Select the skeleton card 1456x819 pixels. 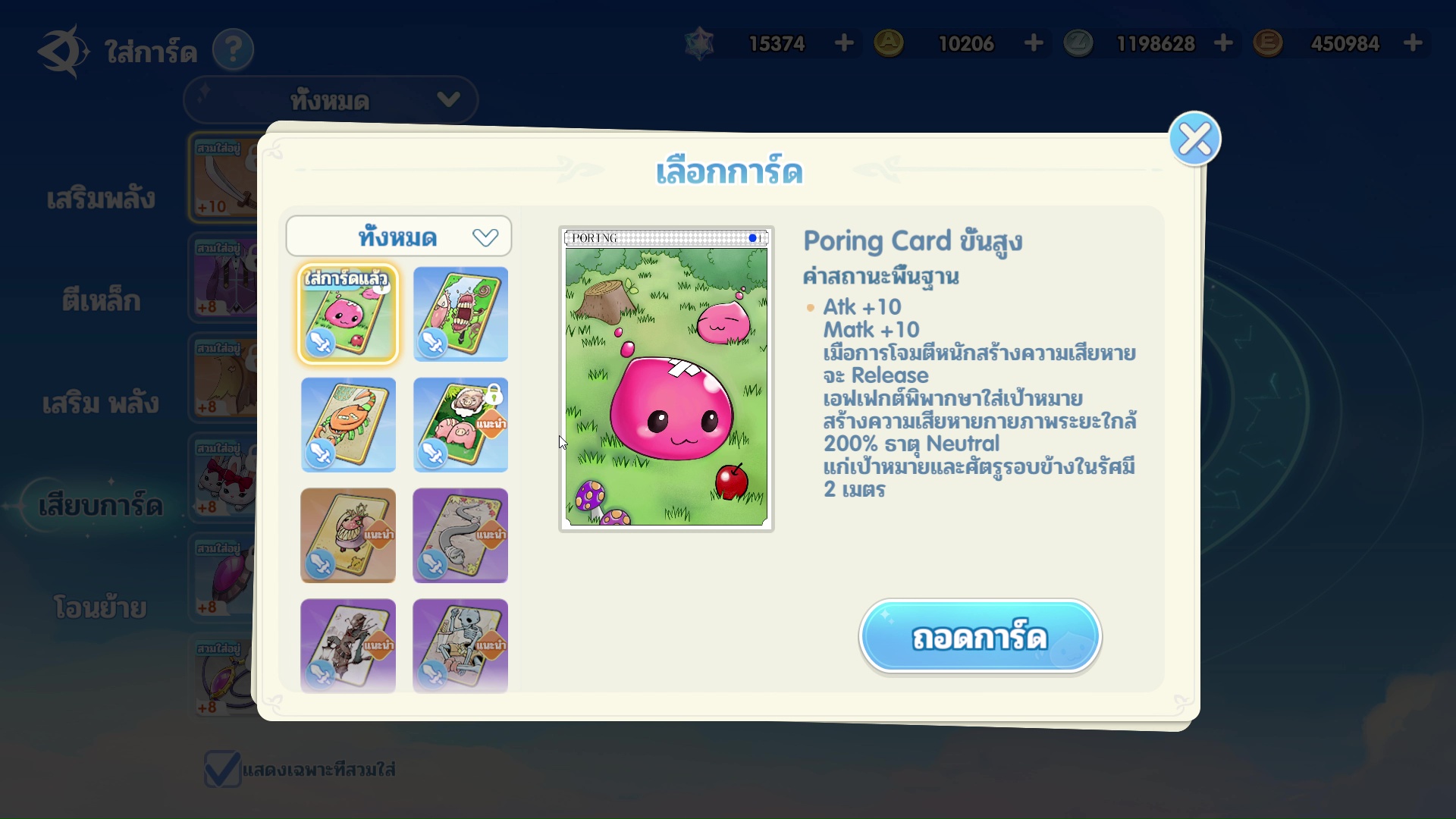point(460,645)
